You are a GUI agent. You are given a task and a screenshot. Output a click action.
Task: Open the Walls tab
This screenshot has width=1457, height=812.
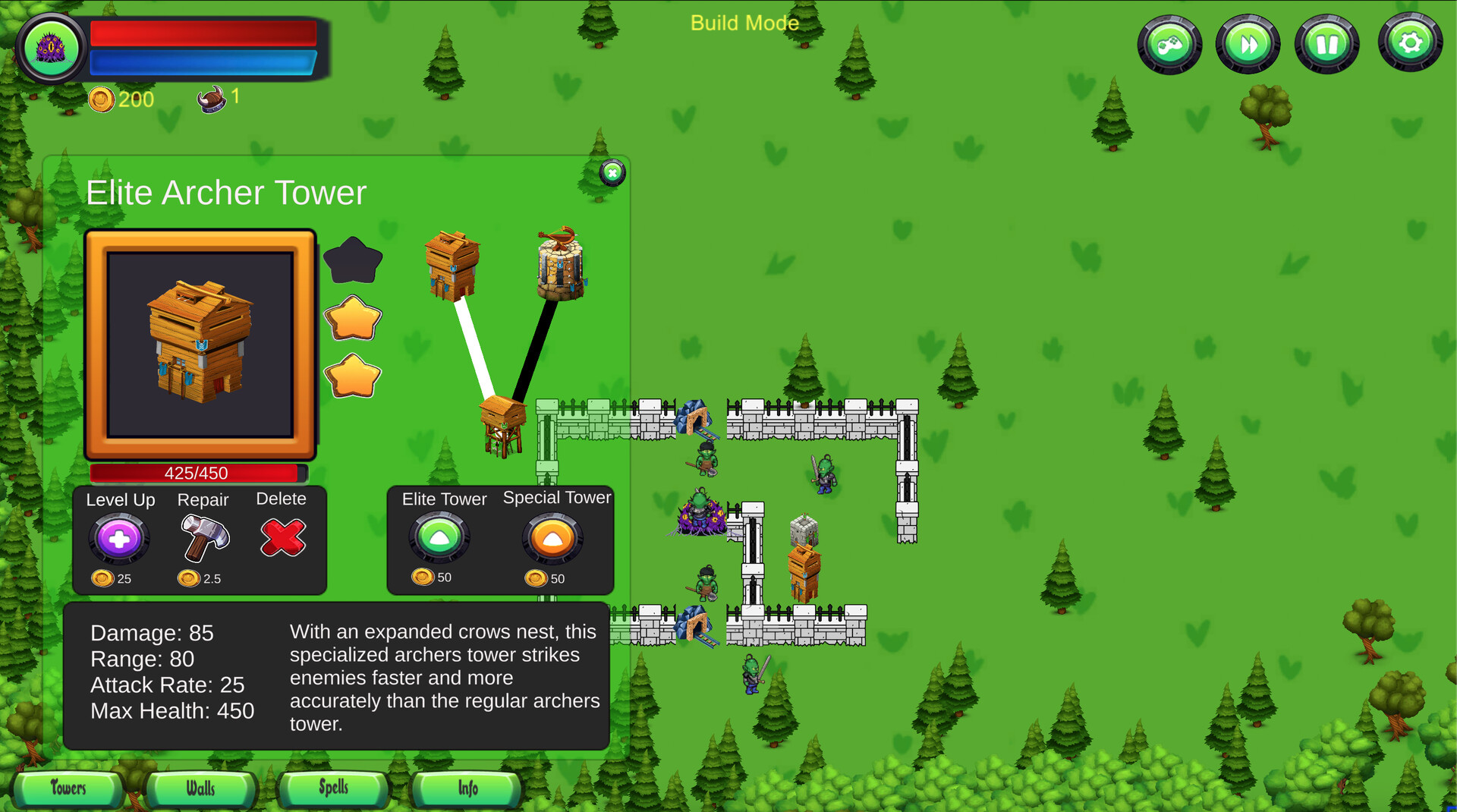pos(200,789)
